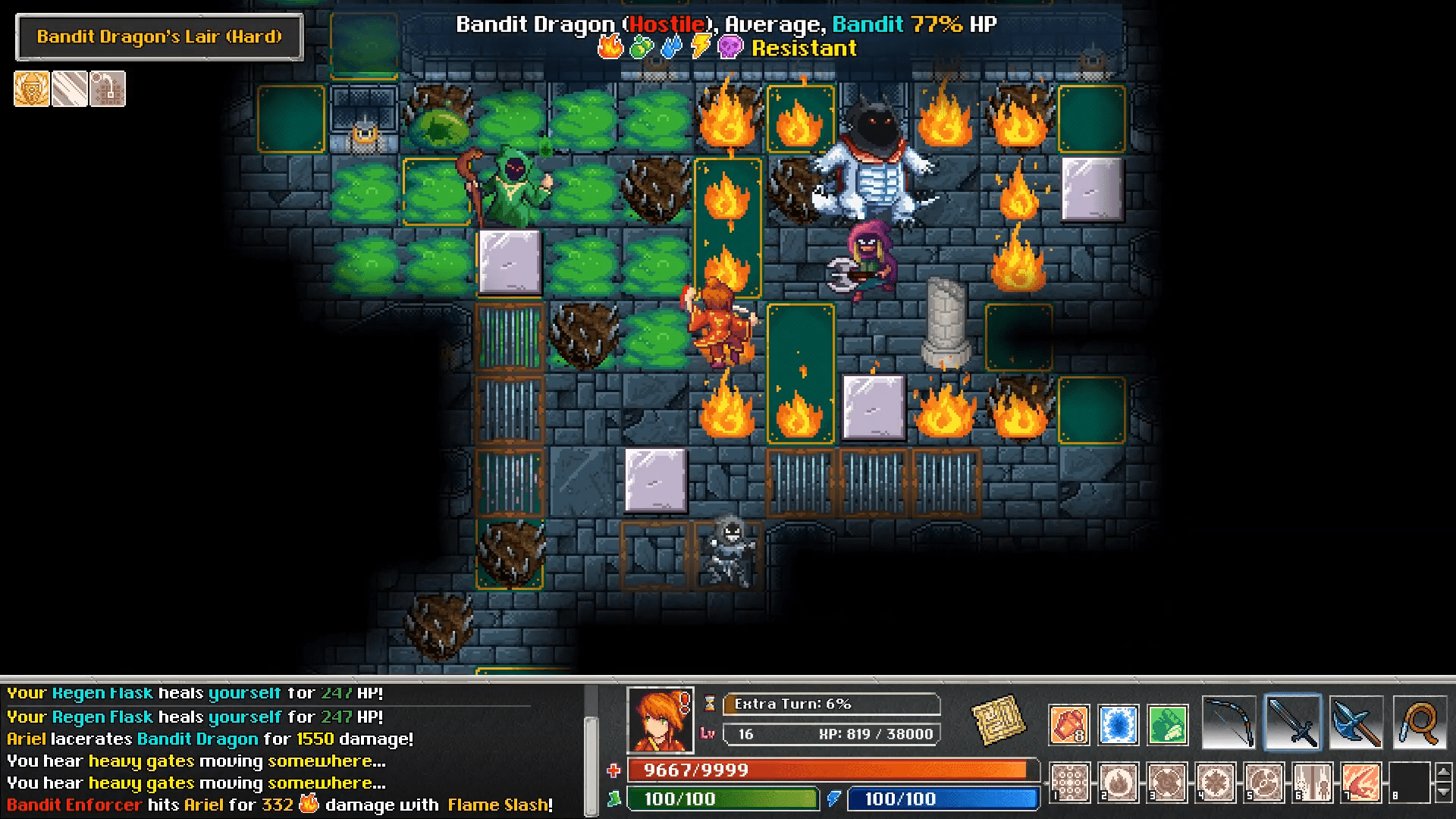Trigger the skill in hotbar slot 4

click(1216, 782)
